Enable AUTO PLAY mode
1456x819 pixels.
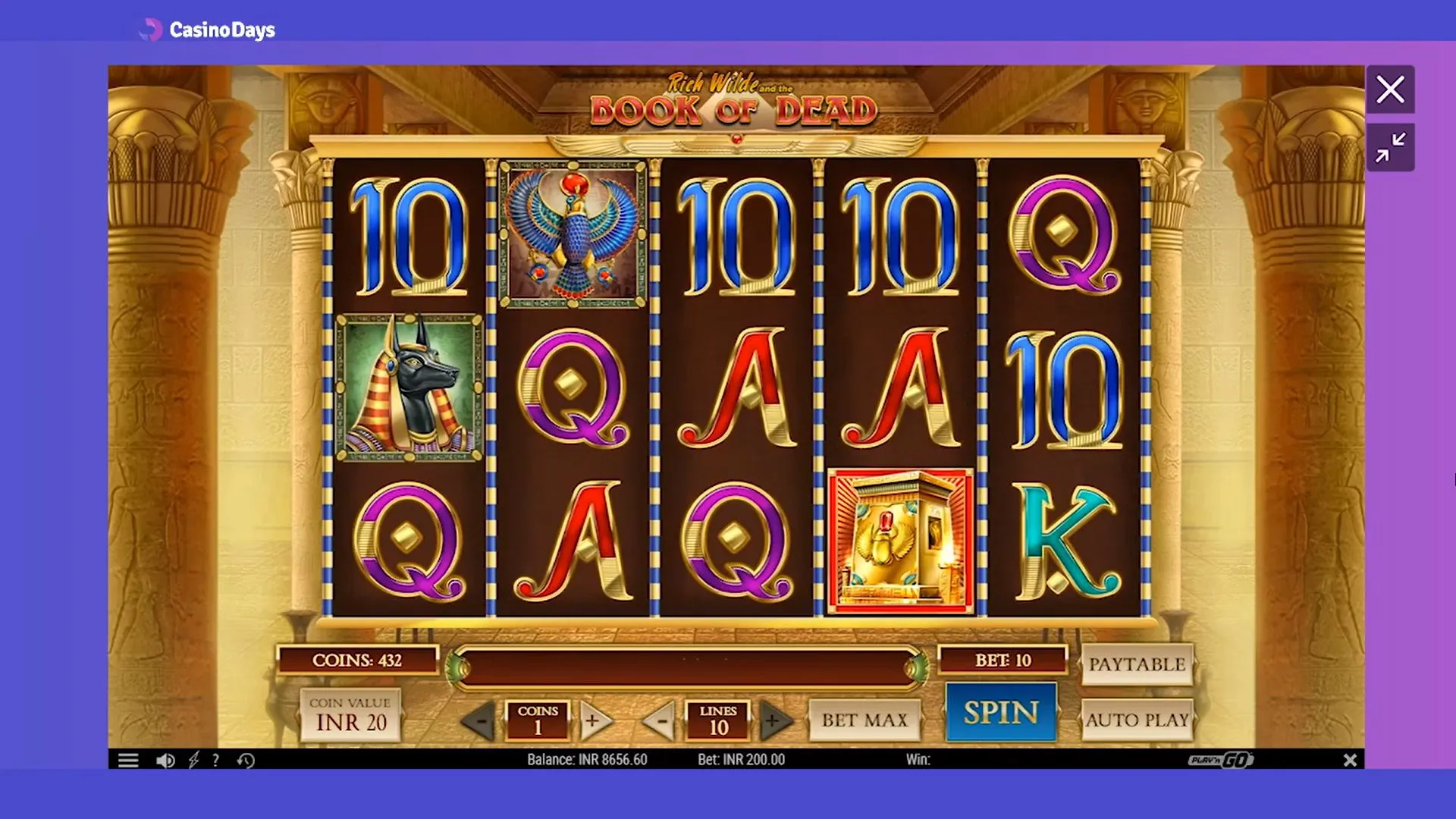point(1137,720)
